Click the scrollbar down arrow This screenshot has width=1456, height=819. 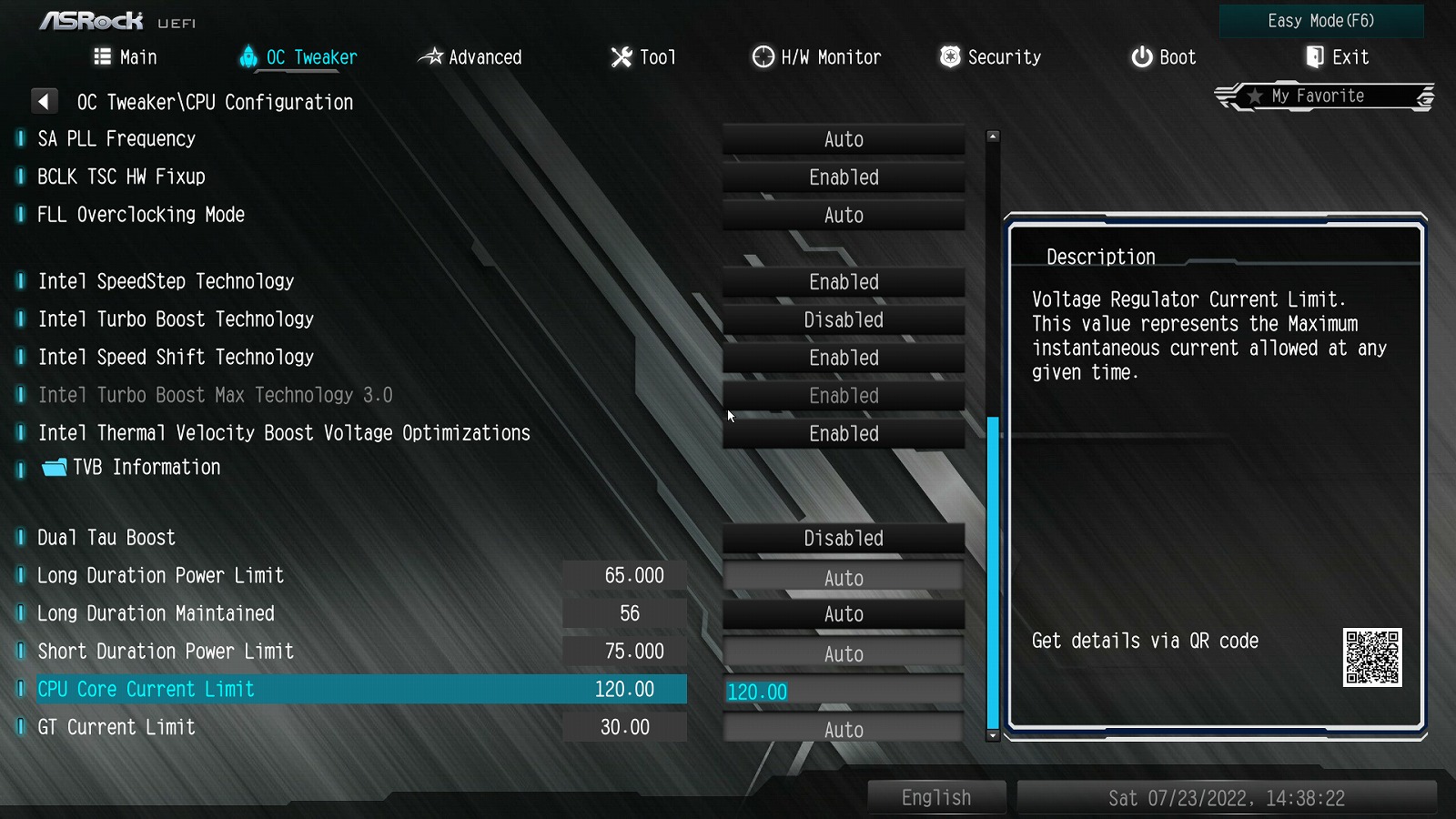pos(993,735)
